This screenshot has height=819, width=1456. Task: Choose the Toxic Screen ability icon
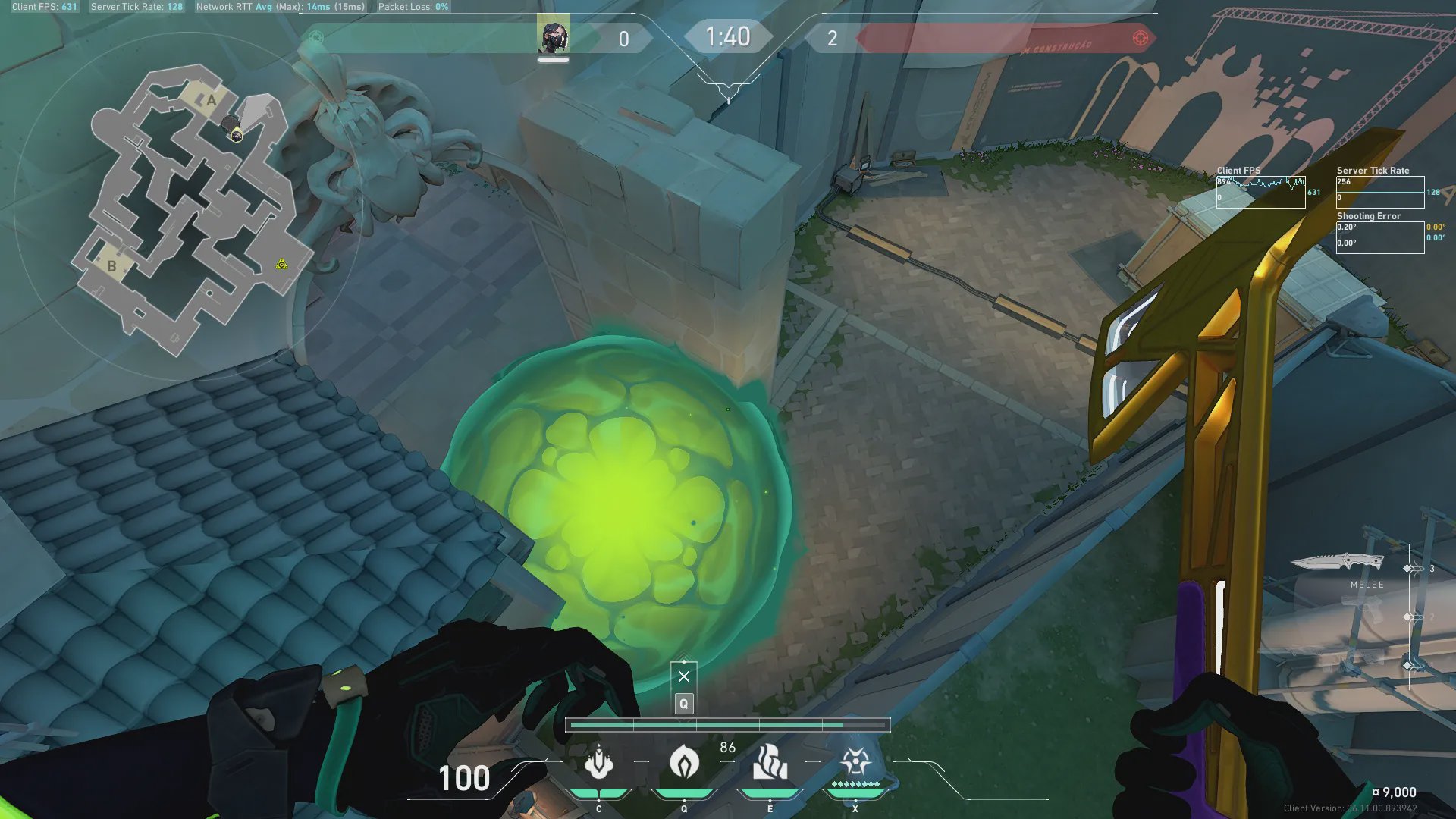point(770,762)
